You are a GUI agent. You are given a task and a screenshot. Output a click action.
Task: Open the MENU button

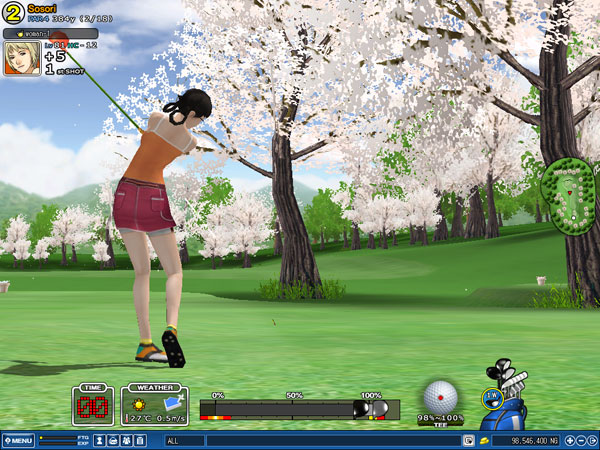(x=18, y=440)
